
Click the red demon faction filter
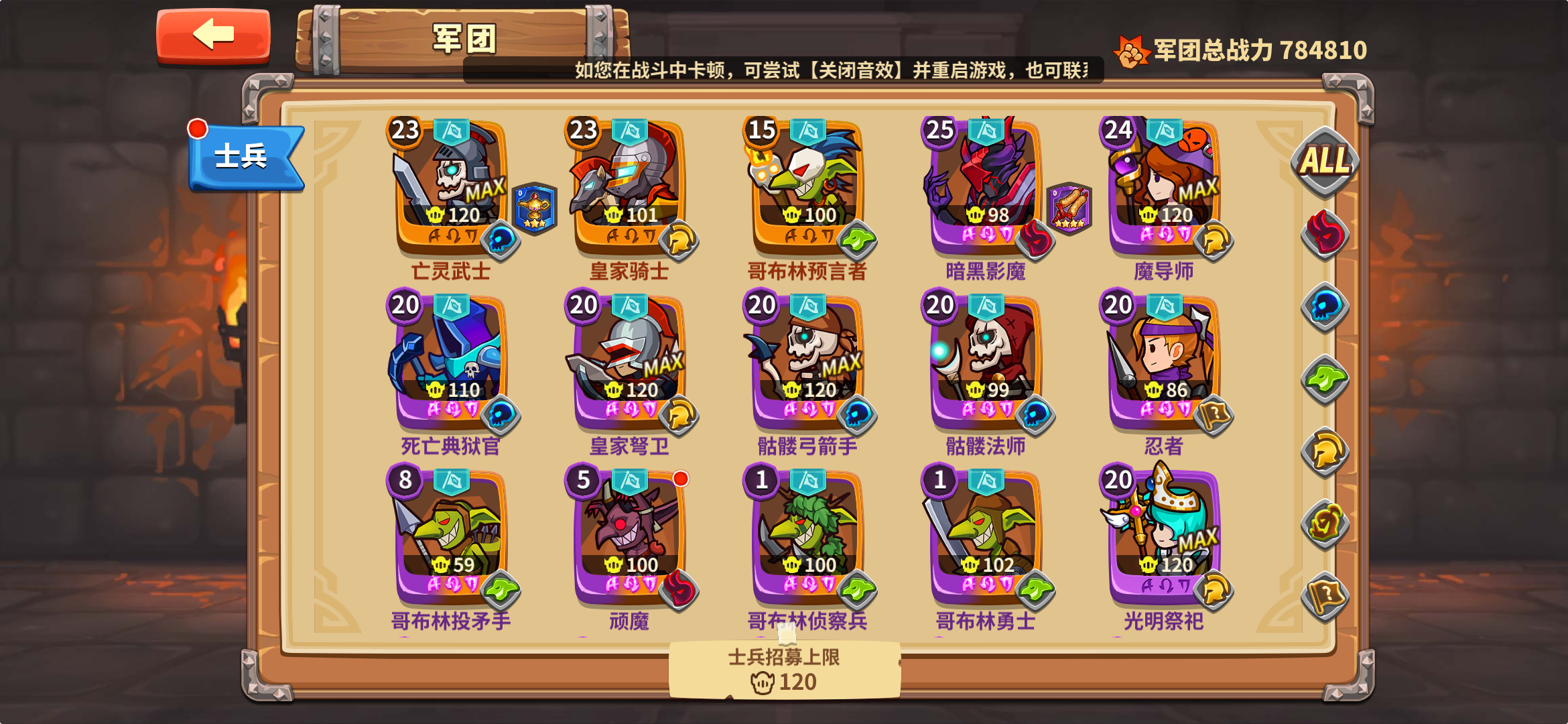click(x=1325, y=233)
